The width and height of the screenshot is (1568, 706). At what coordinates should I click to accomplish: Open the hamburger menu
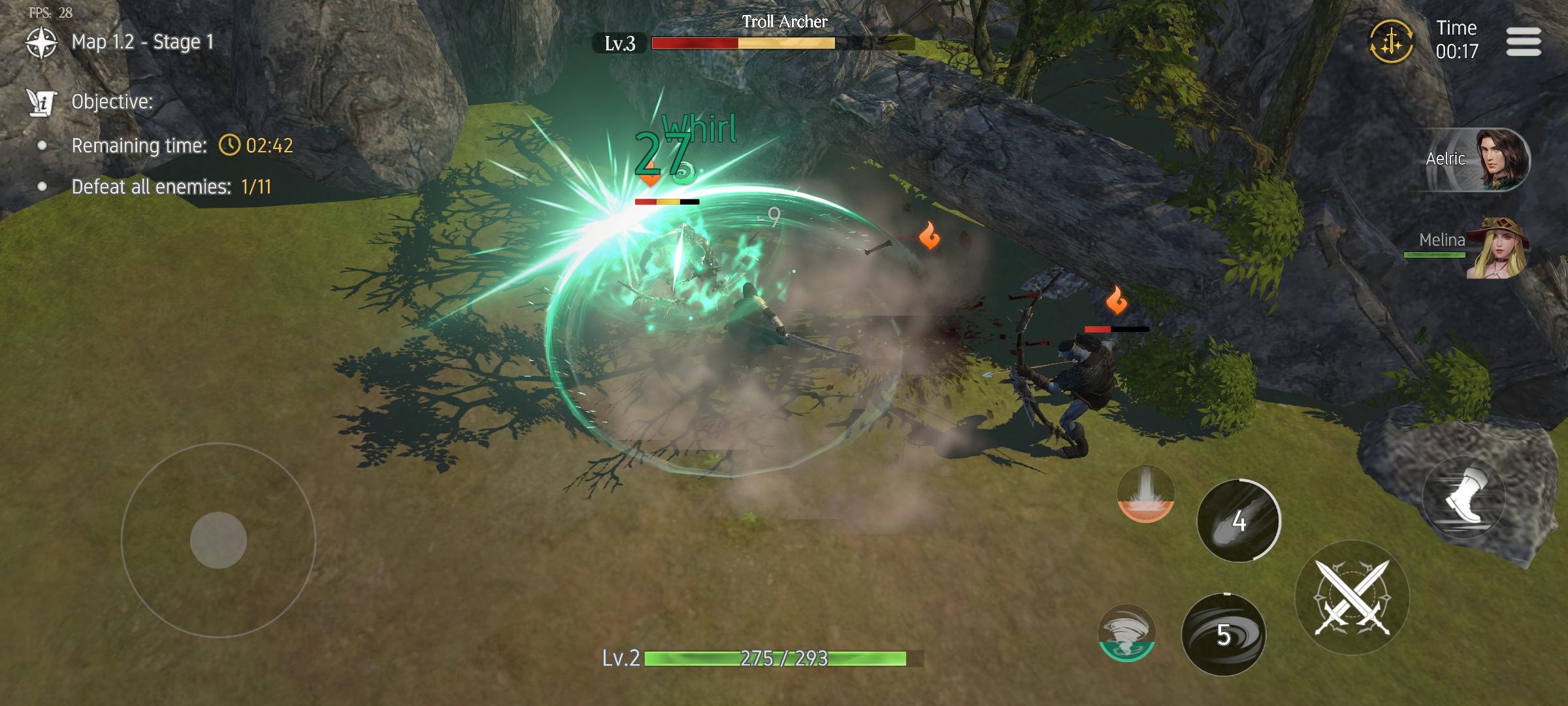pyautogui.click(x=1524, y=42)
